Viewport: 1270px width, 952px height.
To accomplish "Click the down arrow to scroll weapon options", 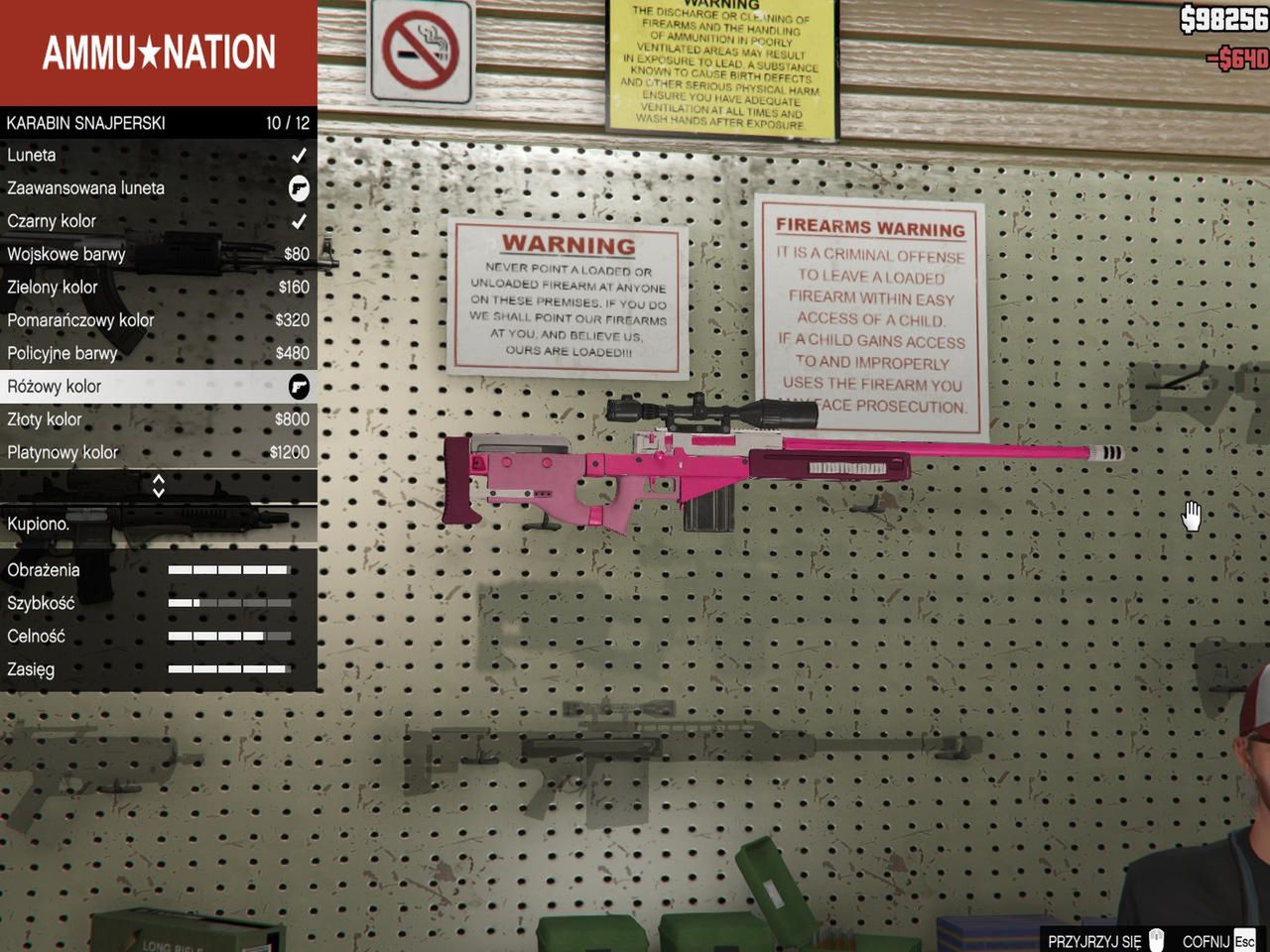I will [159, 490].
